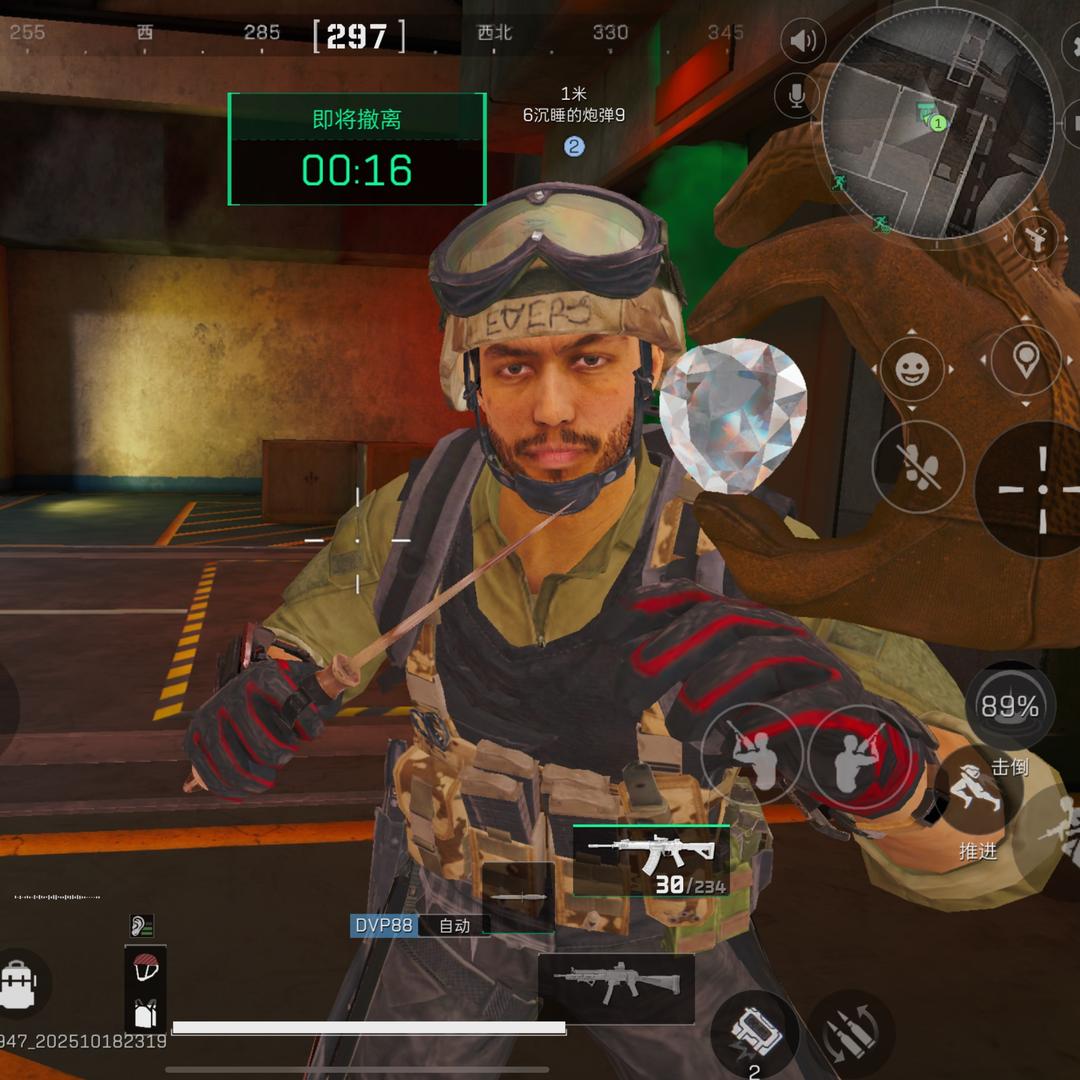This screenshot has height=1080, width=1080.
Task: Change the 自动 fire mode
Action: 454,926
